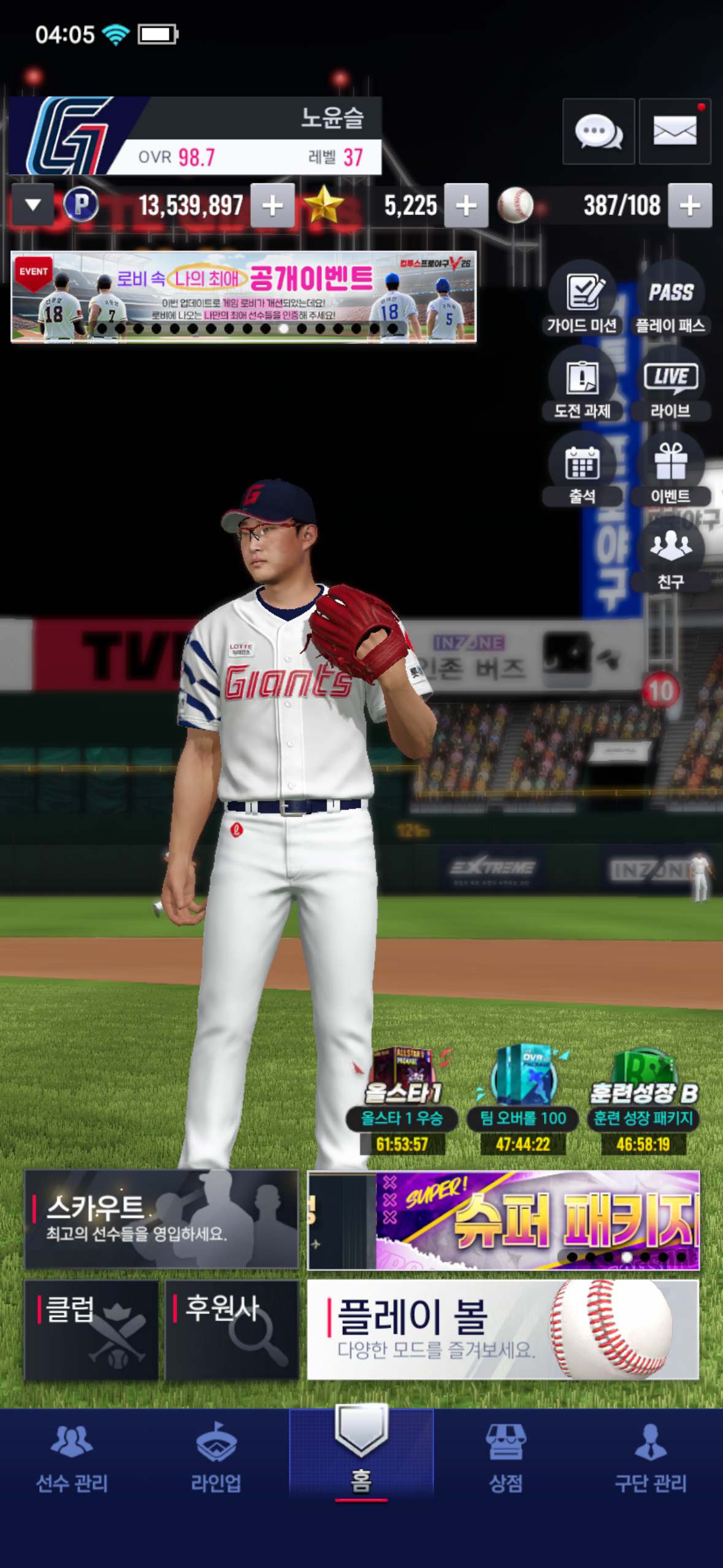Screen dimensions: 723x1568
Task: Select the 팀 오버롤 100 package
Action: click(522, 1098)
